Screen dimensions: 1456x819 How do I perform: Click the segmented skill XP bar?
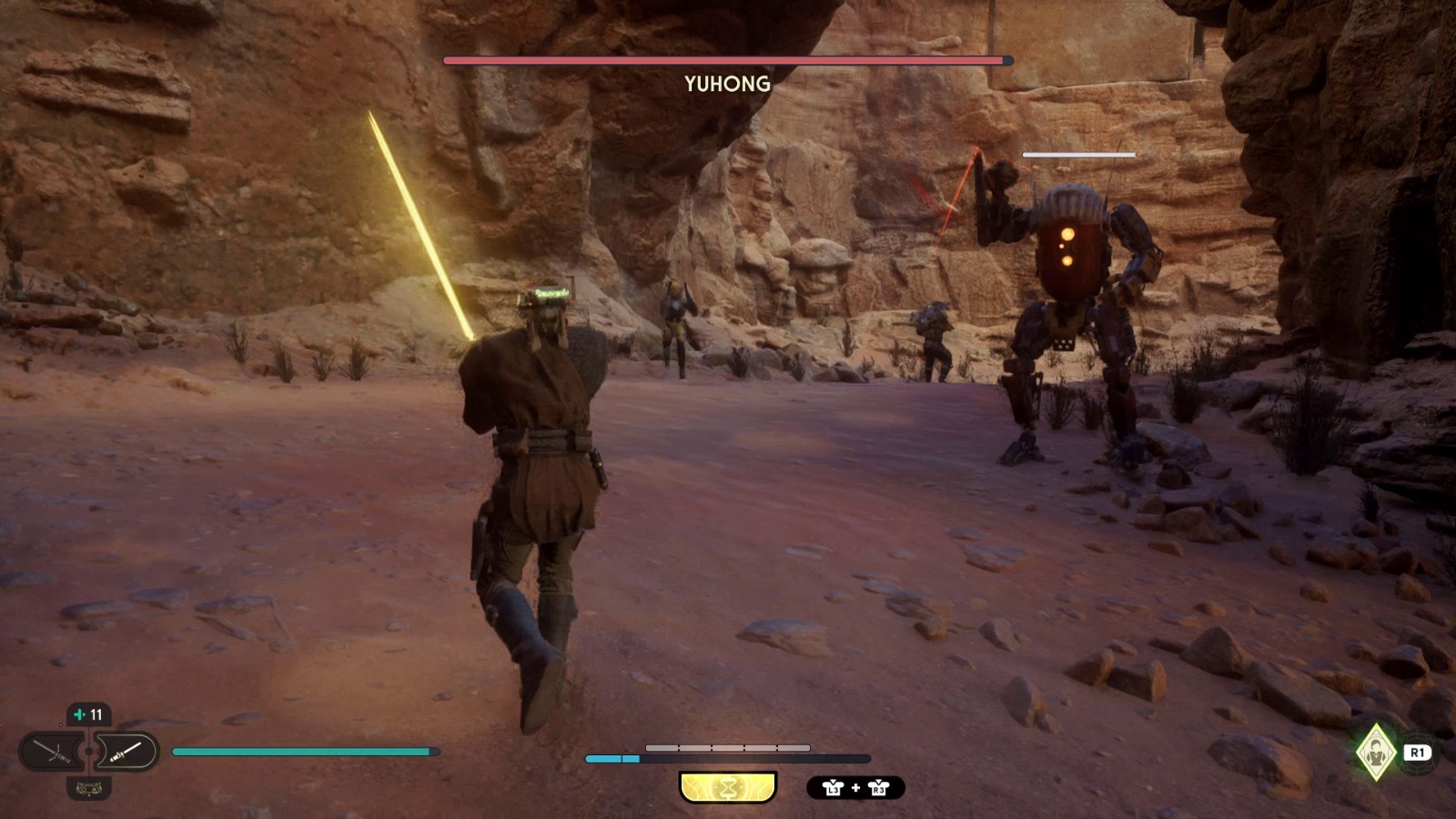click(x=728, y=747)
